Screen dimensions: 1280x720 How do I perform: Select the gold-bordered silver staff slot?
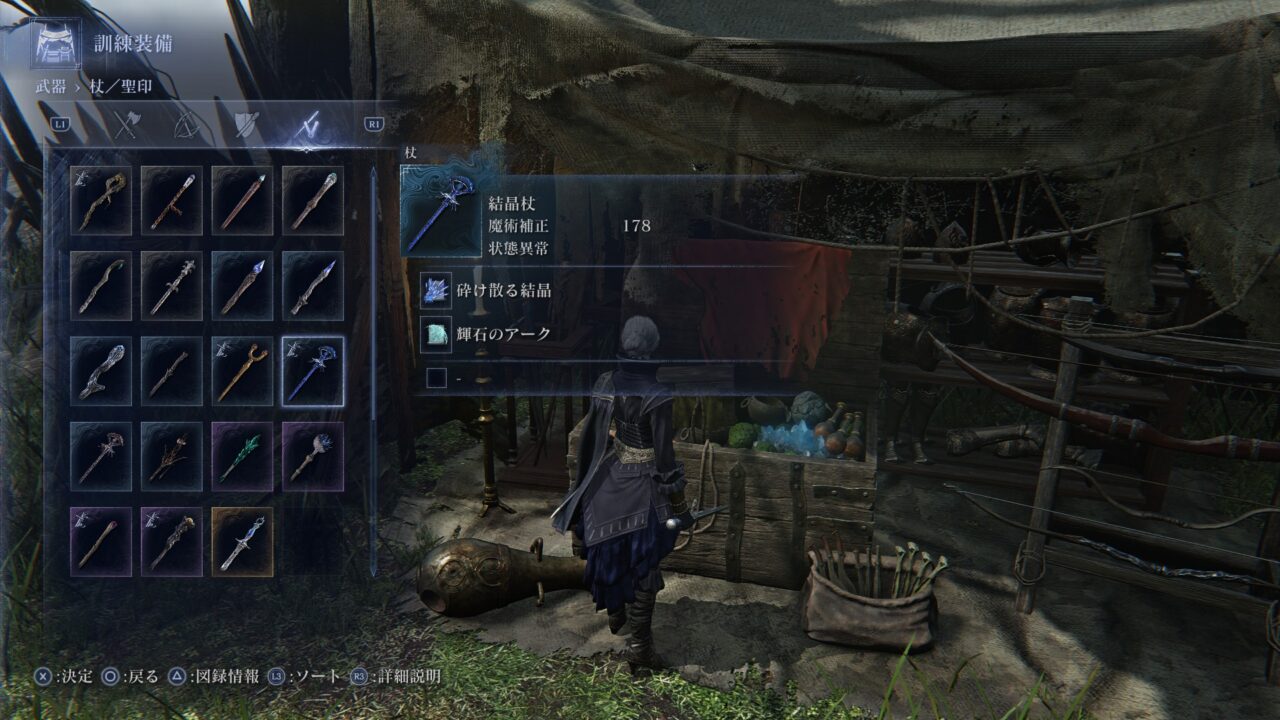click(243, 541)
